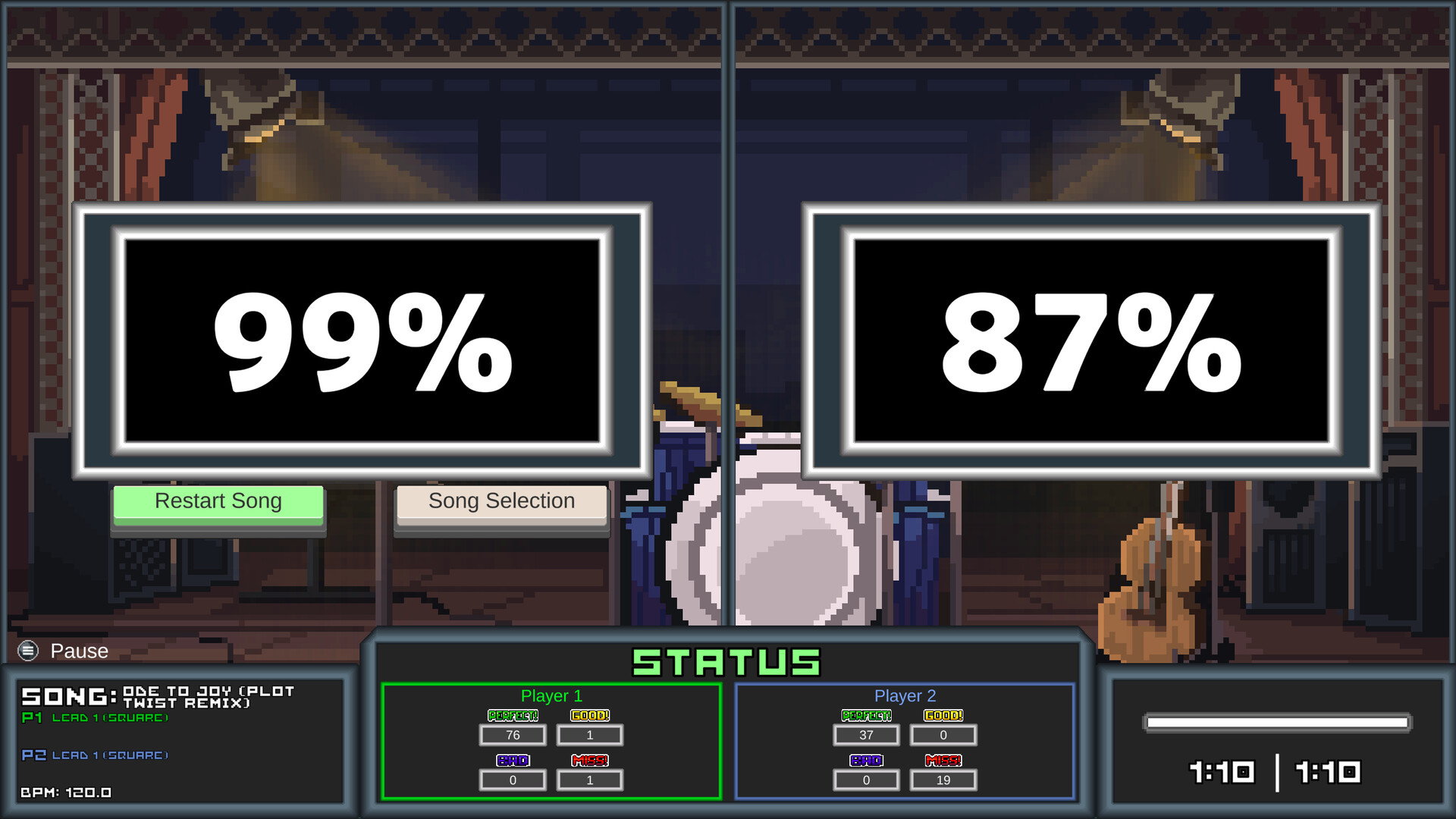Click Player 2's Miss! badge
Screen dimensions: 1456x819
943,760
